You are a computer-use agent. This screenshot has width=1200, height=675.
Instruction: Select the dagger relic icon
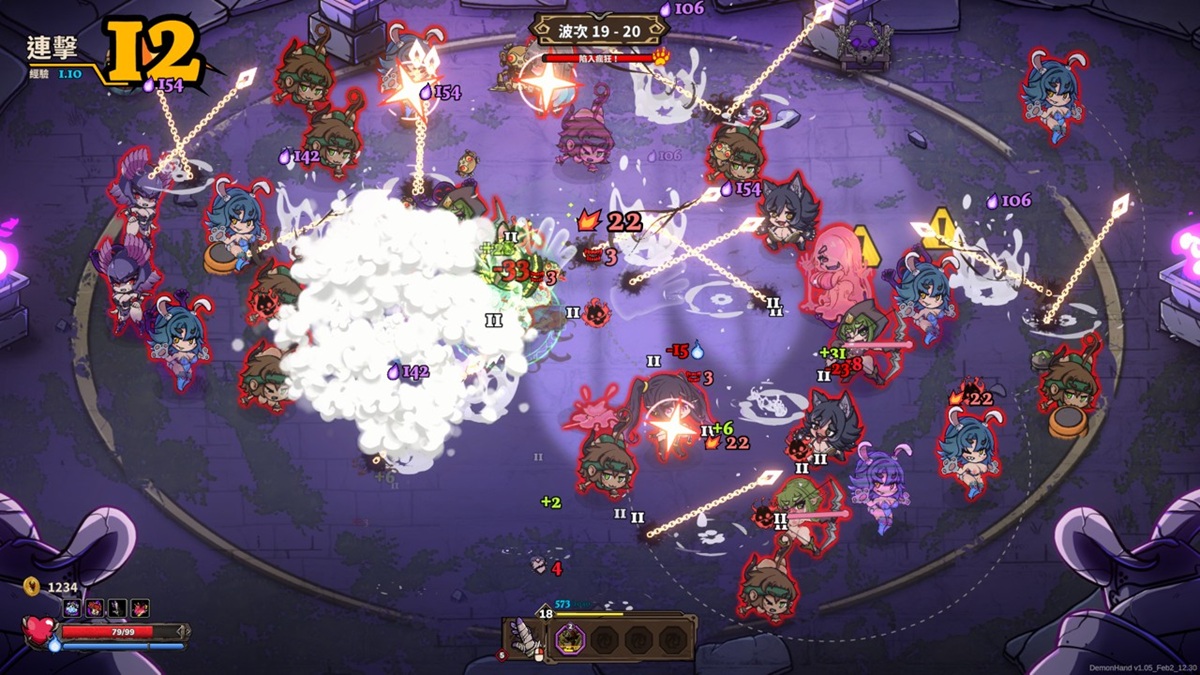tap(117, 608)
